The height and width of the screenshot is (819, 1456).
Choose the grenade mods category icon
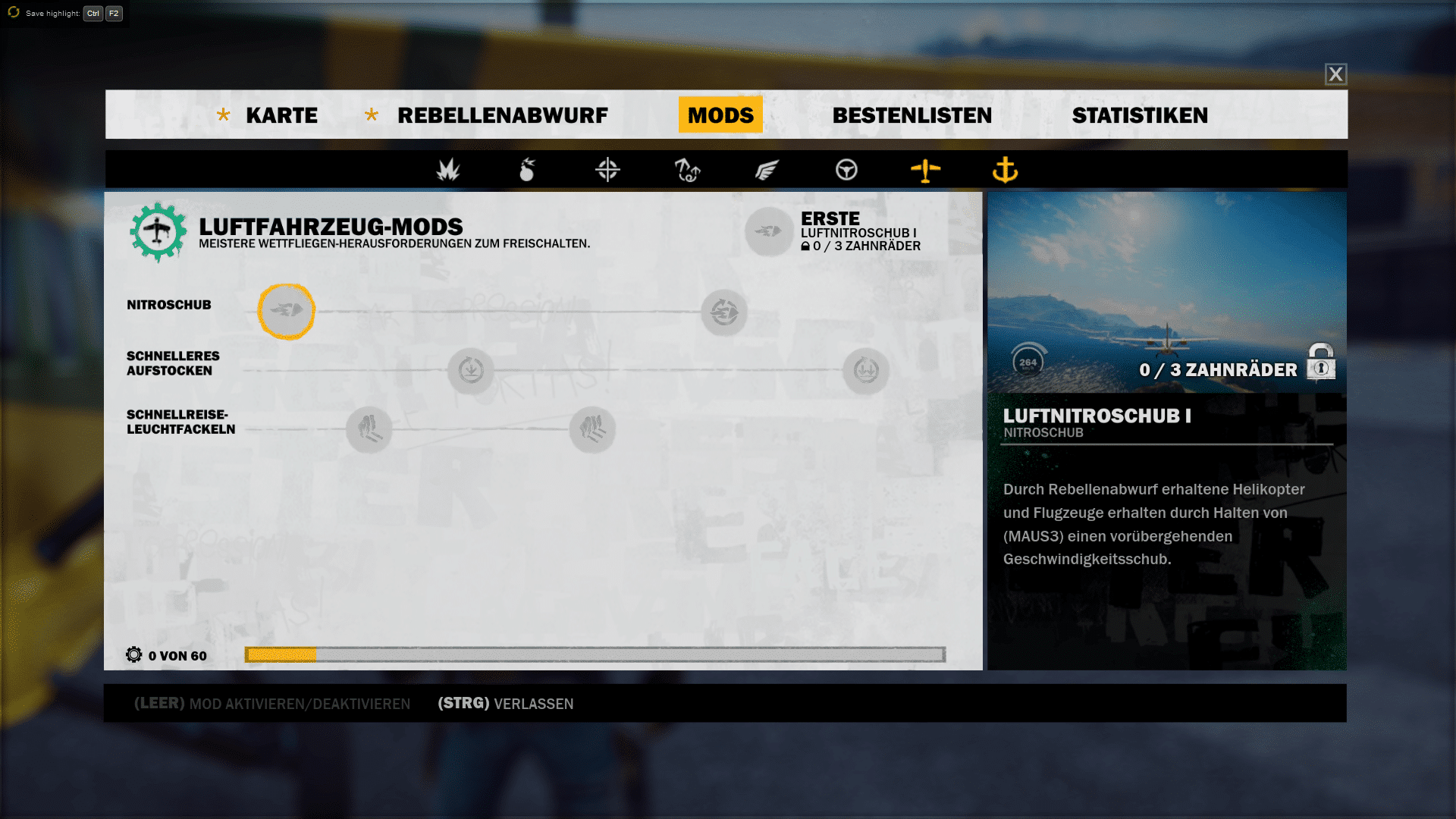[527, 170]
